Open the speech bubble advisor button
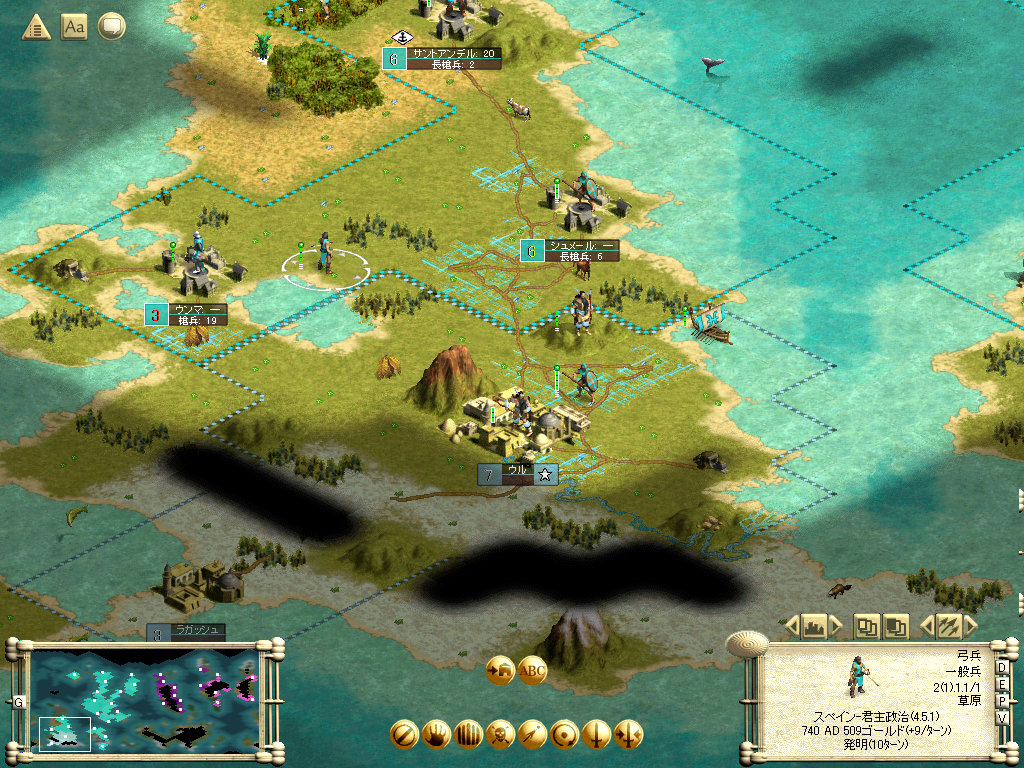Viewport: 1024px width, 768px height. [x=111, y=27]
